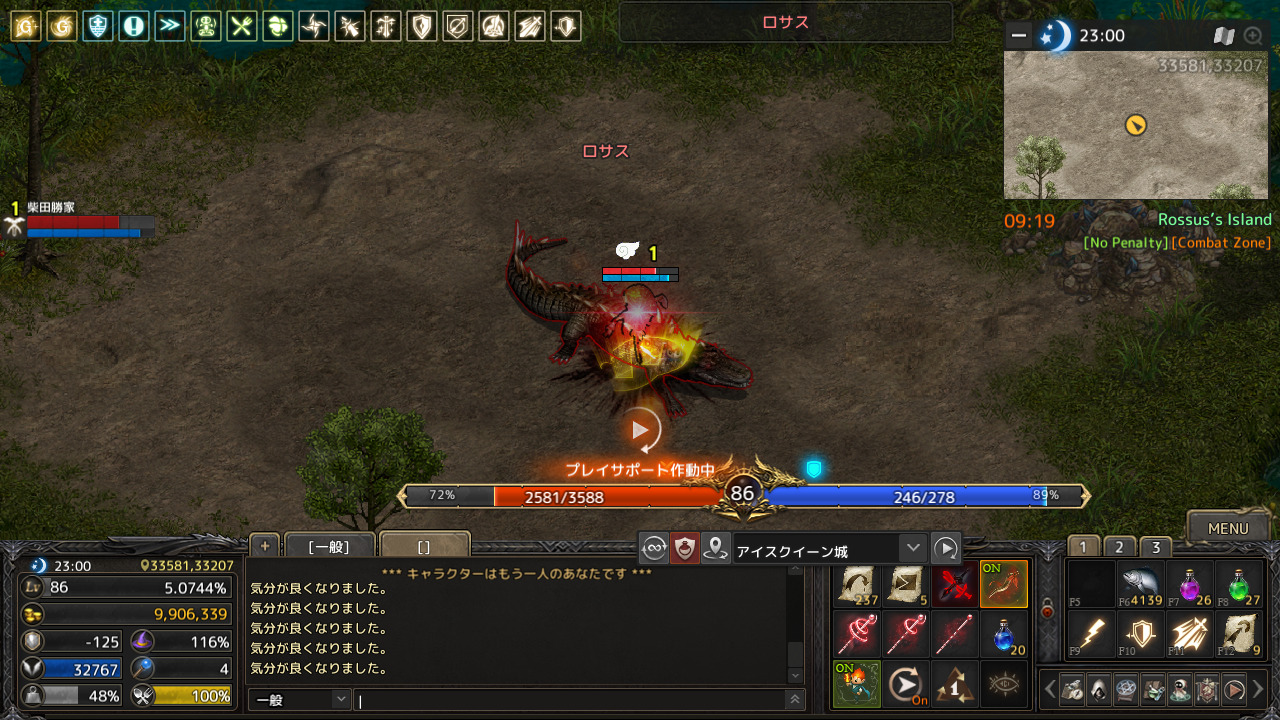Open the world map icon
The image size is (1280, 720).
click(x=1224, y=36)
